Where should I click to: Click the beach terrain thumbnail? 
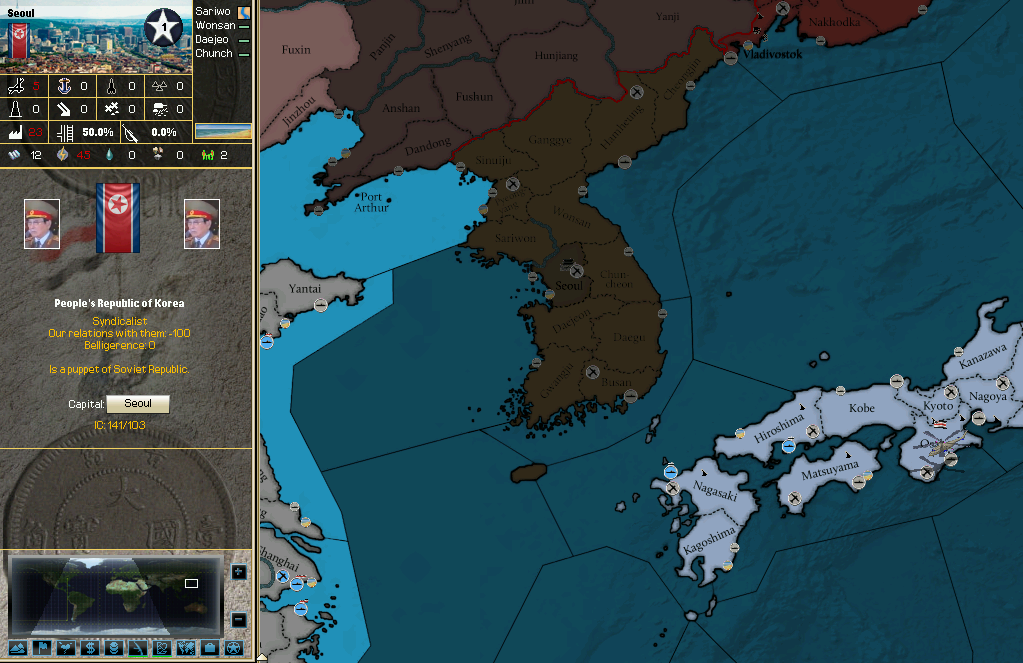[222, 131]
